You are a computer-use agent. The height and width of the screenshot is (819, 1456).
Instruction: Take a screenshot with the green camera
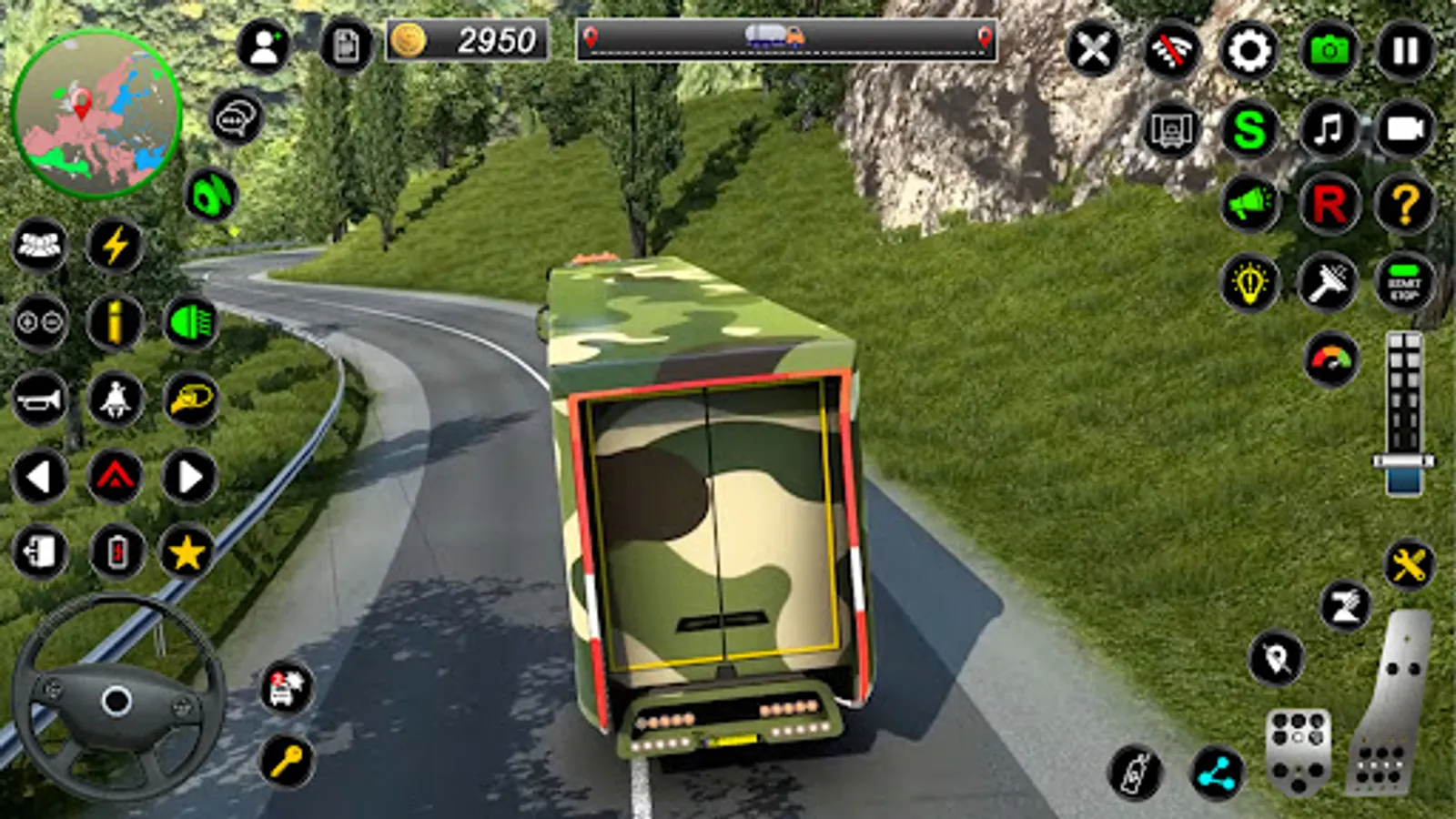[x=1328, y=51]
